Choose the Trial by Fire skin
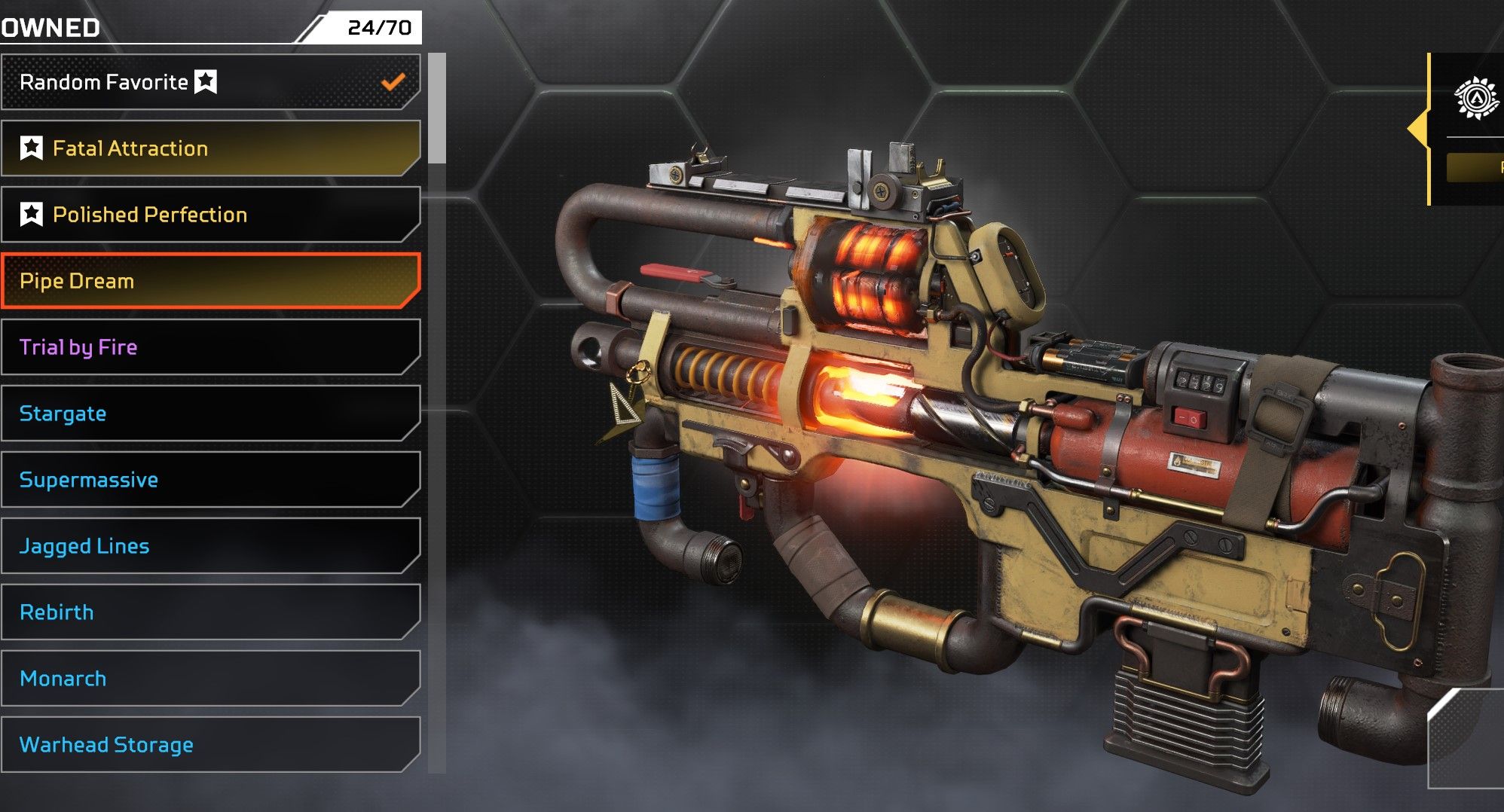The height and width of the screenshot is (812, 1504). [209, 347]
